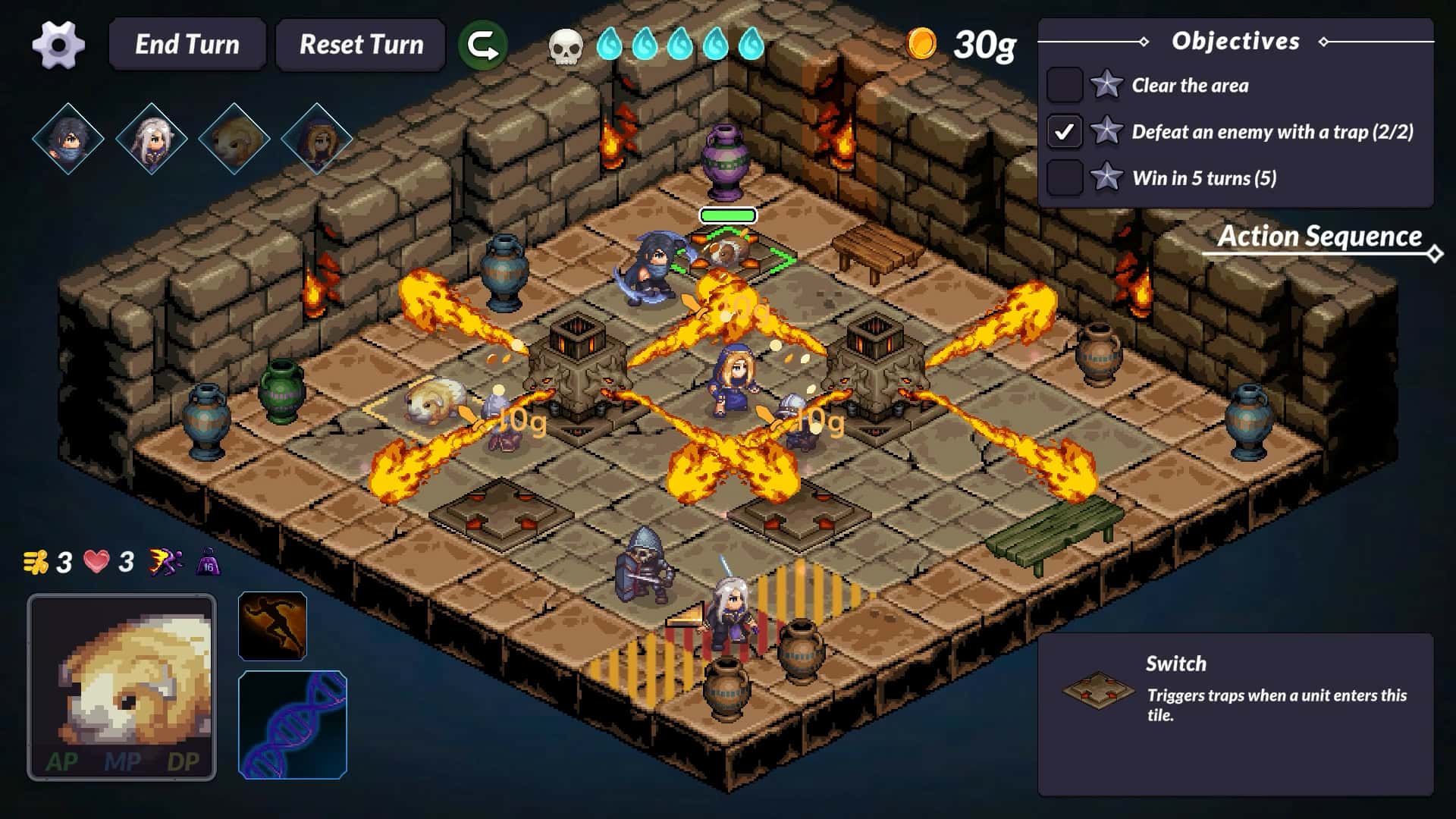Select the white-haired hero portrait
The height and width of the screenshot is (819, 1456).
click(151, 140)
